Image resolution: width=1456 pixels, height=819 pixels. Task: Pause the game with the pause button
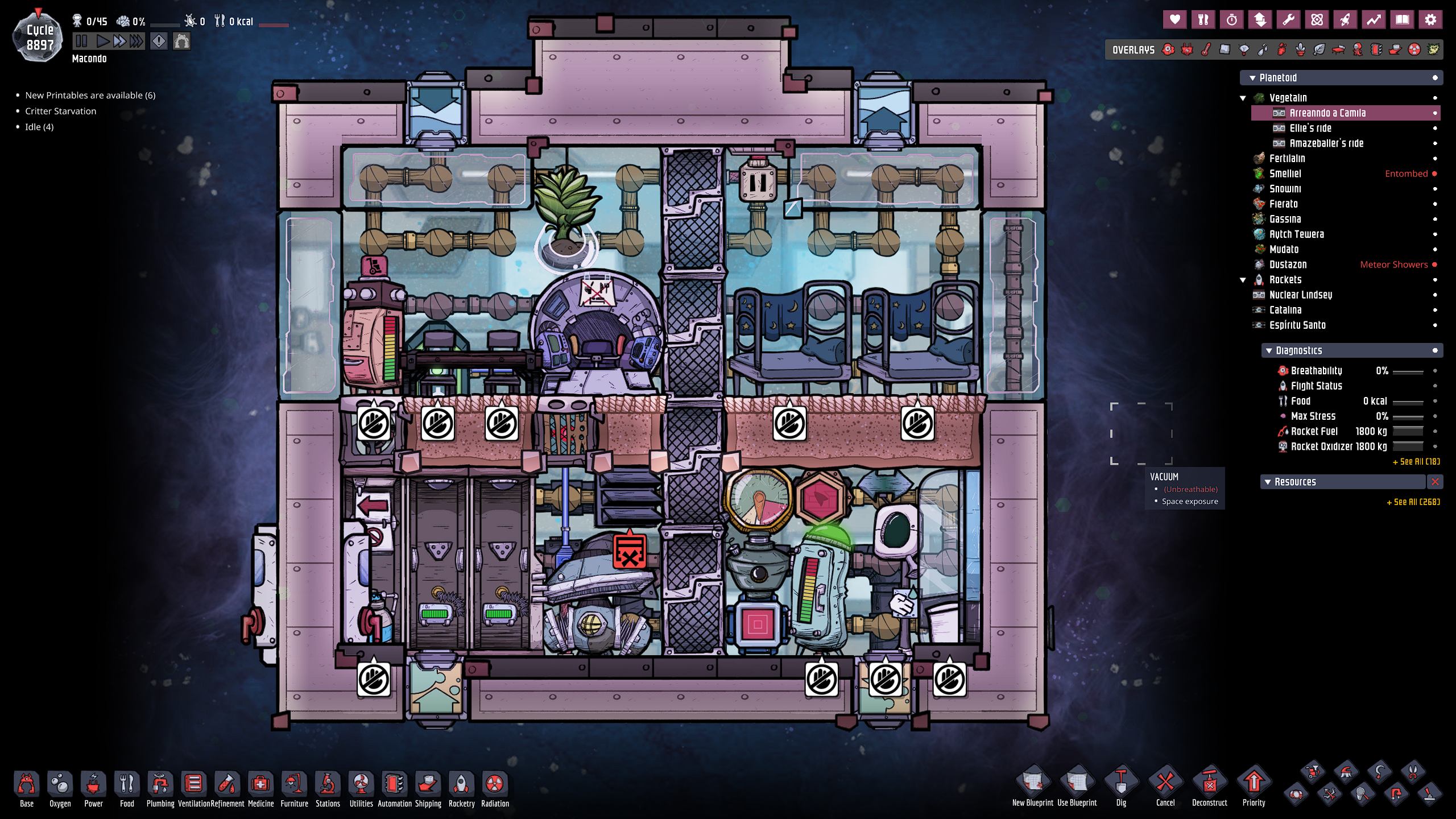[x=81, y=41]
